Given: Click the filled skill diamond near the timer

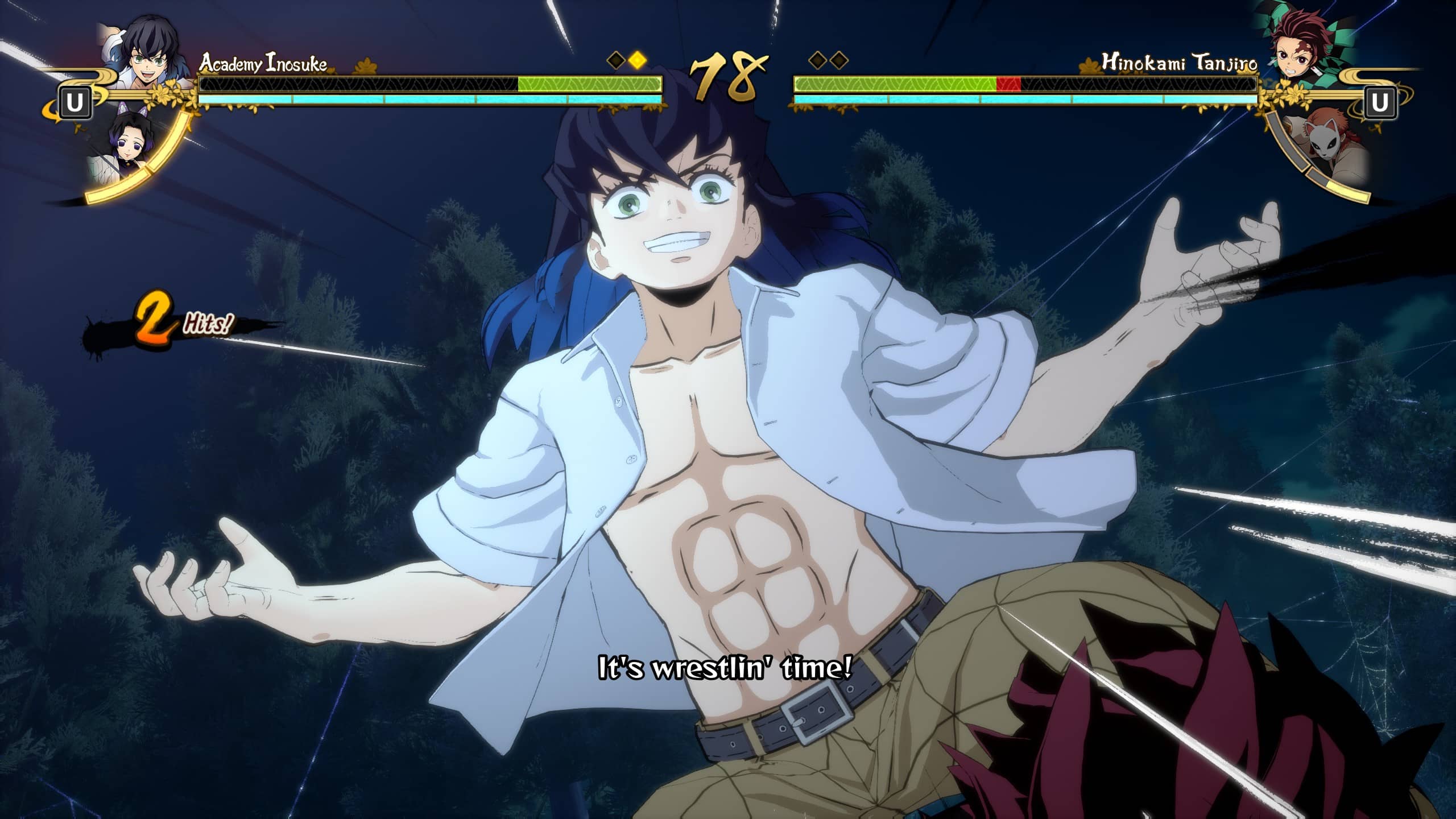Looking at the screenshot, I should coord(638,59).
